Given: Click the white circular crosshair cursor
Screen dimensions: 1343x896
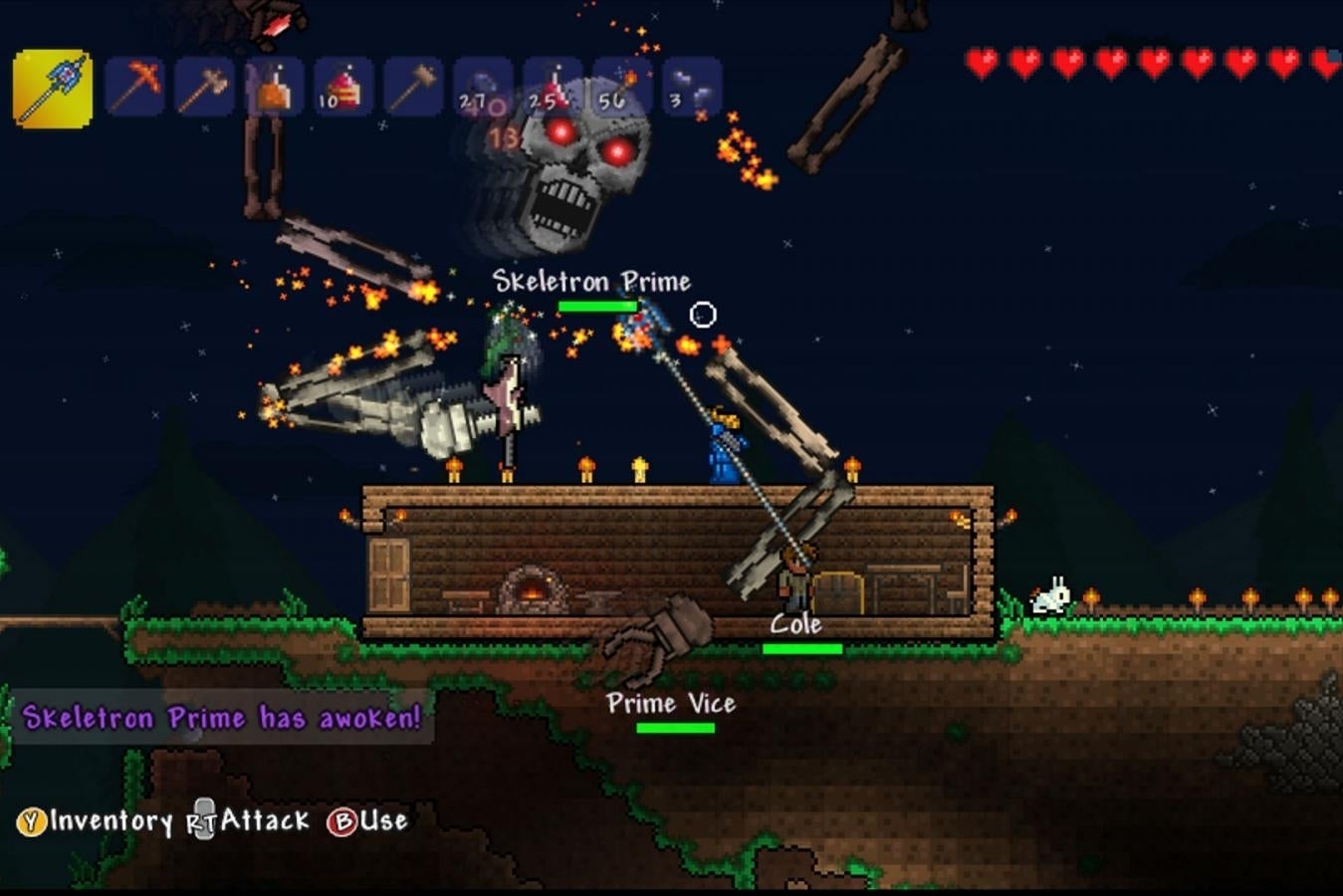Looking at the screenshot, I should pos(703,314).
